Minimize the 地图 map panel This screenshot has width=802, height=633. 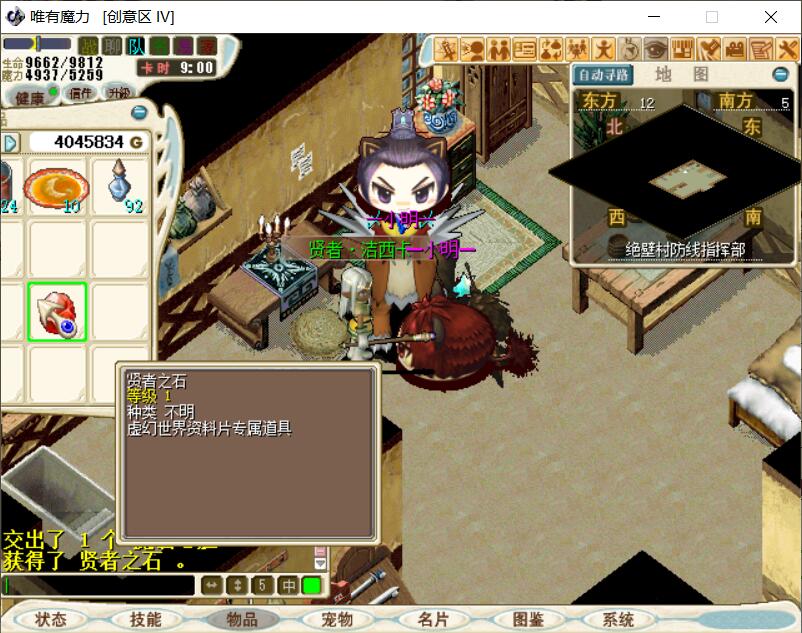pyautogui.click(x=780, y=75)
